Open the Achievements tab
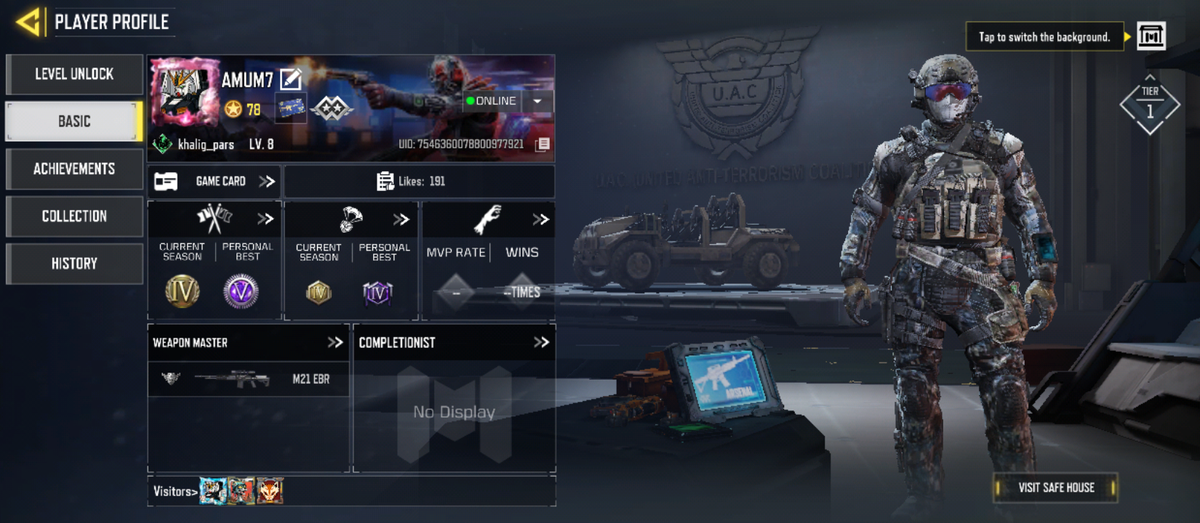The height and width of the screenshot is (523, 1200). coord(74,169)
